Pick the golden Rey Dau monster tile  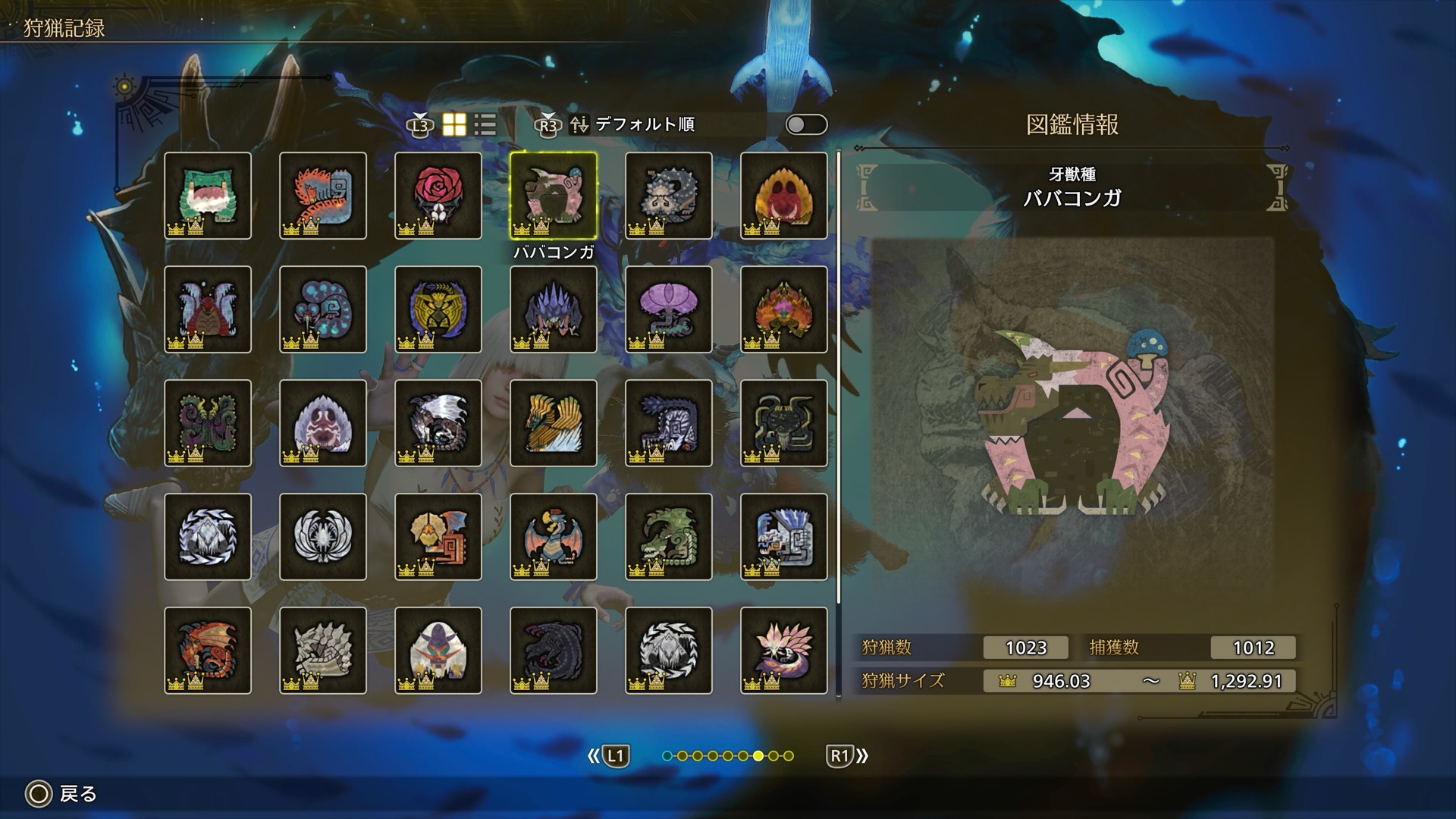pos(438,309)
